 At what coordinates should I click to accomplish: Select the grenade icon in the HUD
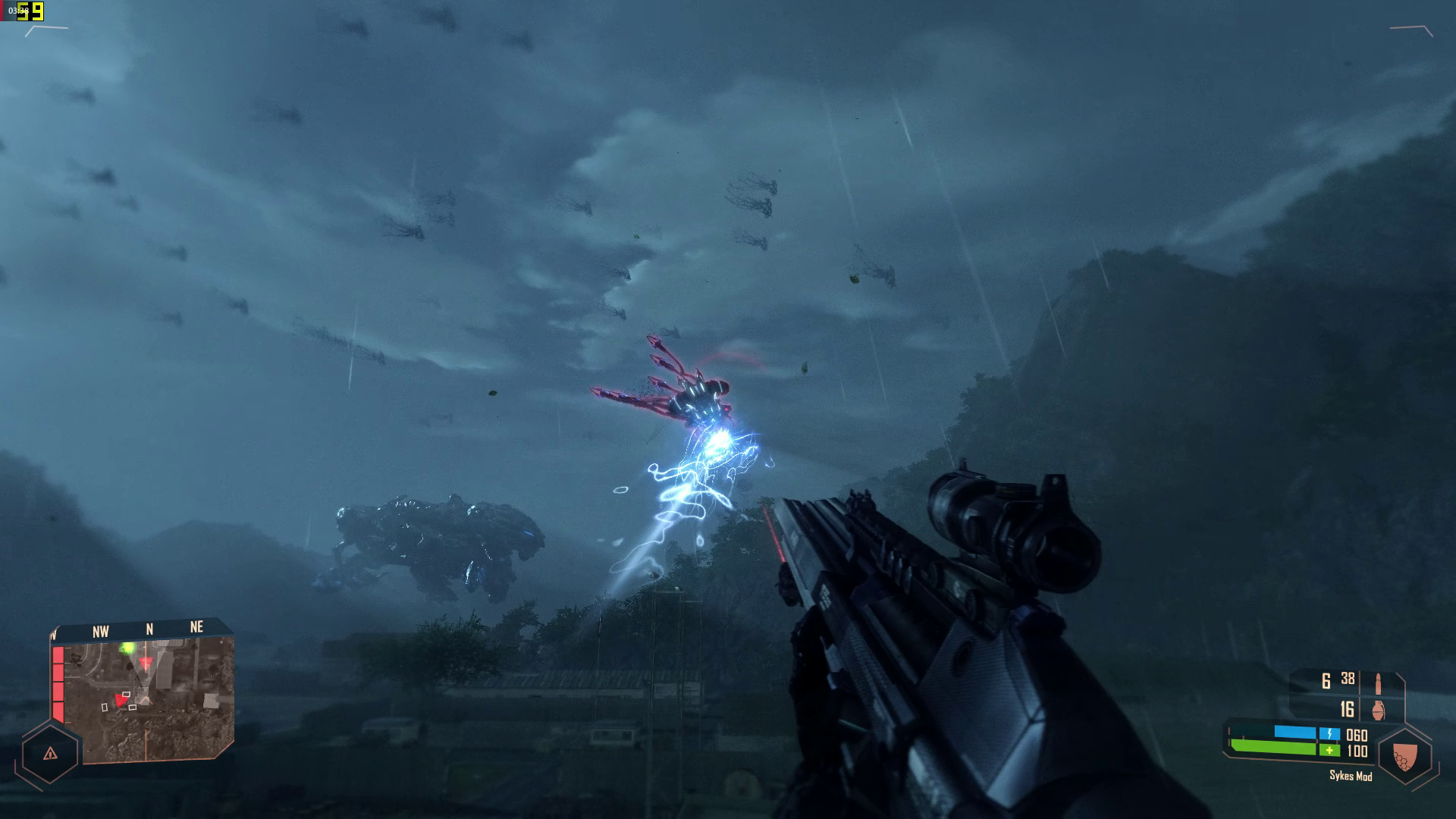pos(1378,711)
